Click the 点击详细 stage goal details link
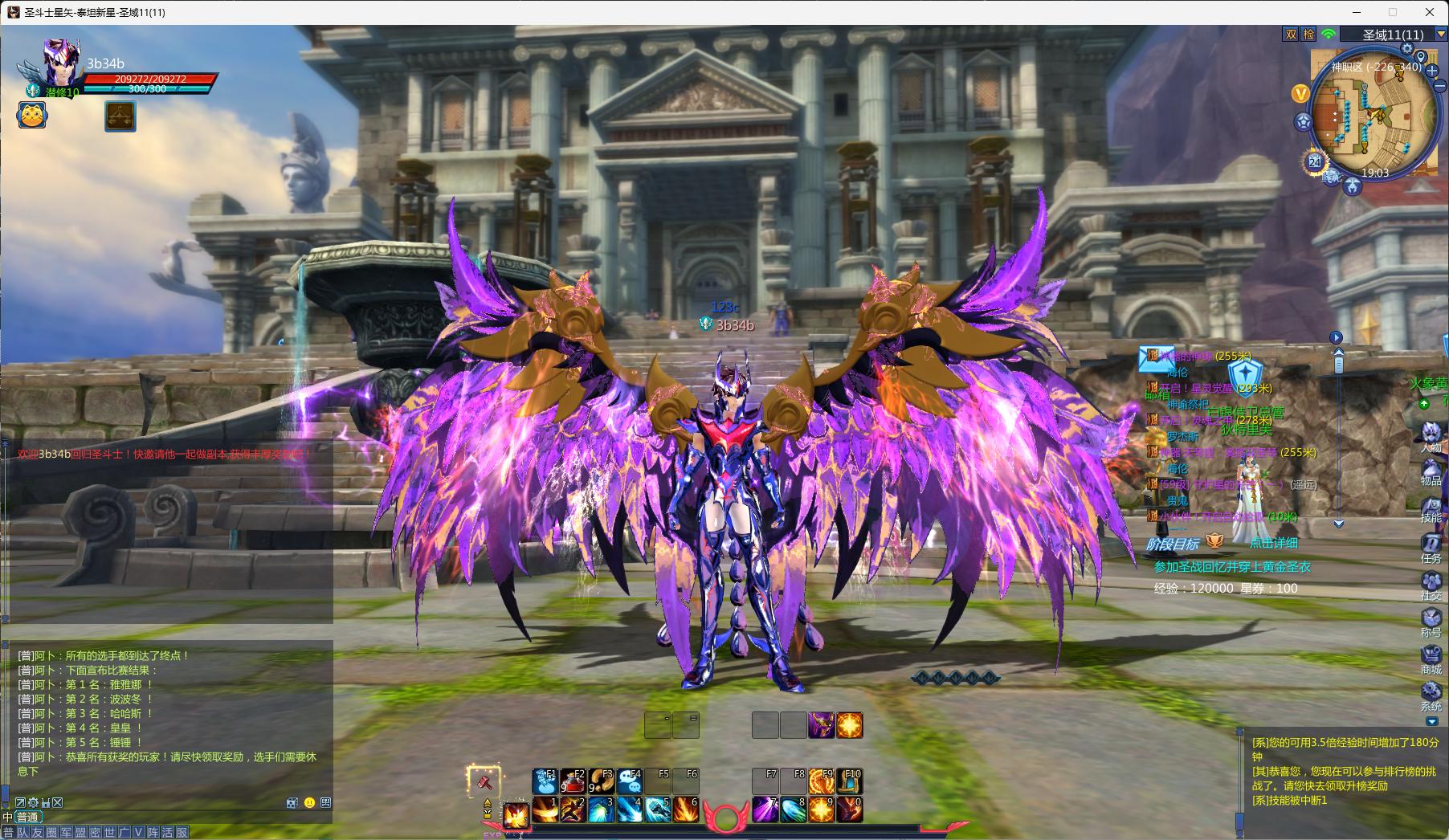The width and height of the screenshot is (1449, 840). [x=1273, y=543]
